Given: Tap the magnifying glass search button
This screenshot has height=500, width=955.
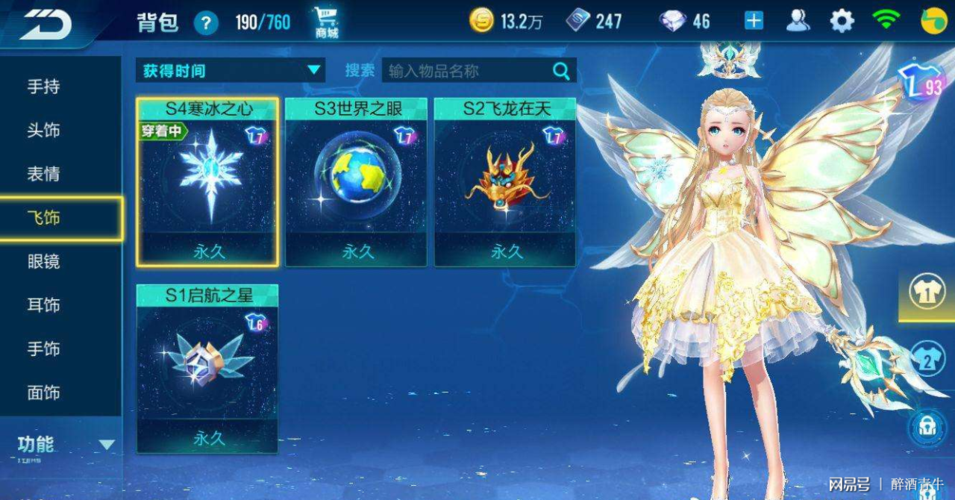Looking at the screenshot, I should coord(562,70).
